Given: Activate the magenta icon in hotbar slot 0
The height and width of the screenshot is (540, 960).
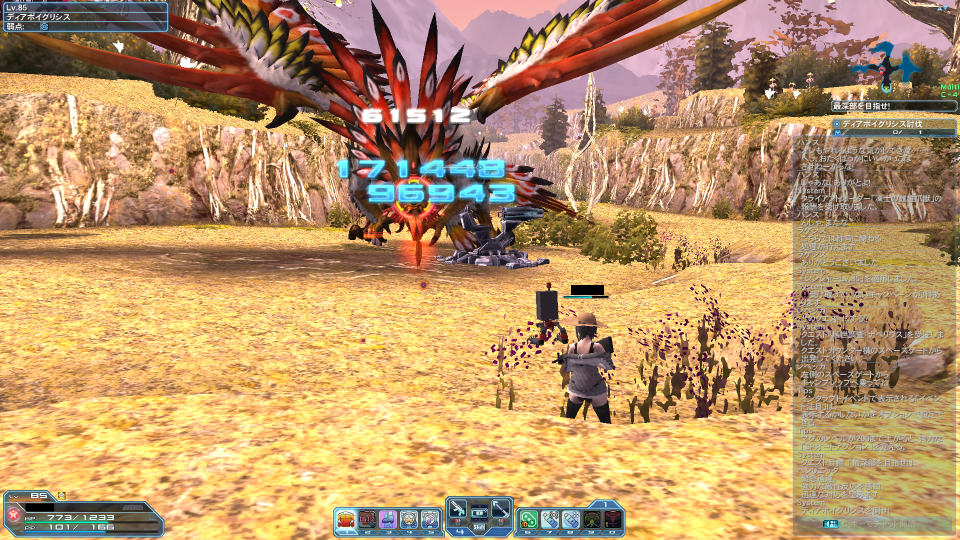Looking at the screenshot, I should tap(613, 519).
